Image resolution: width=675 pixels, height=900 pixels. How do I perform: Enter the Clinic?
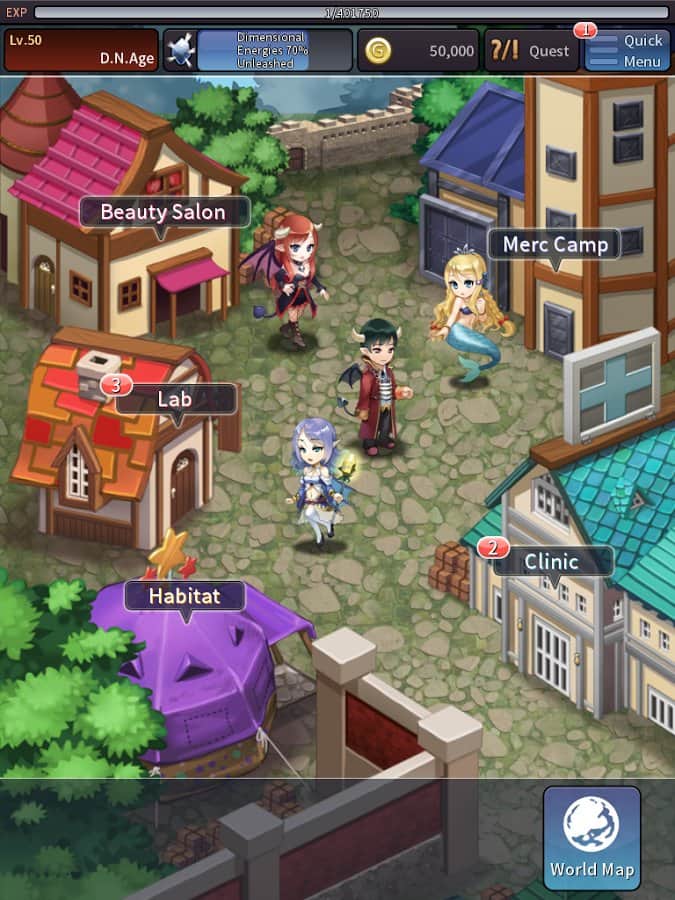click(552, 562)
